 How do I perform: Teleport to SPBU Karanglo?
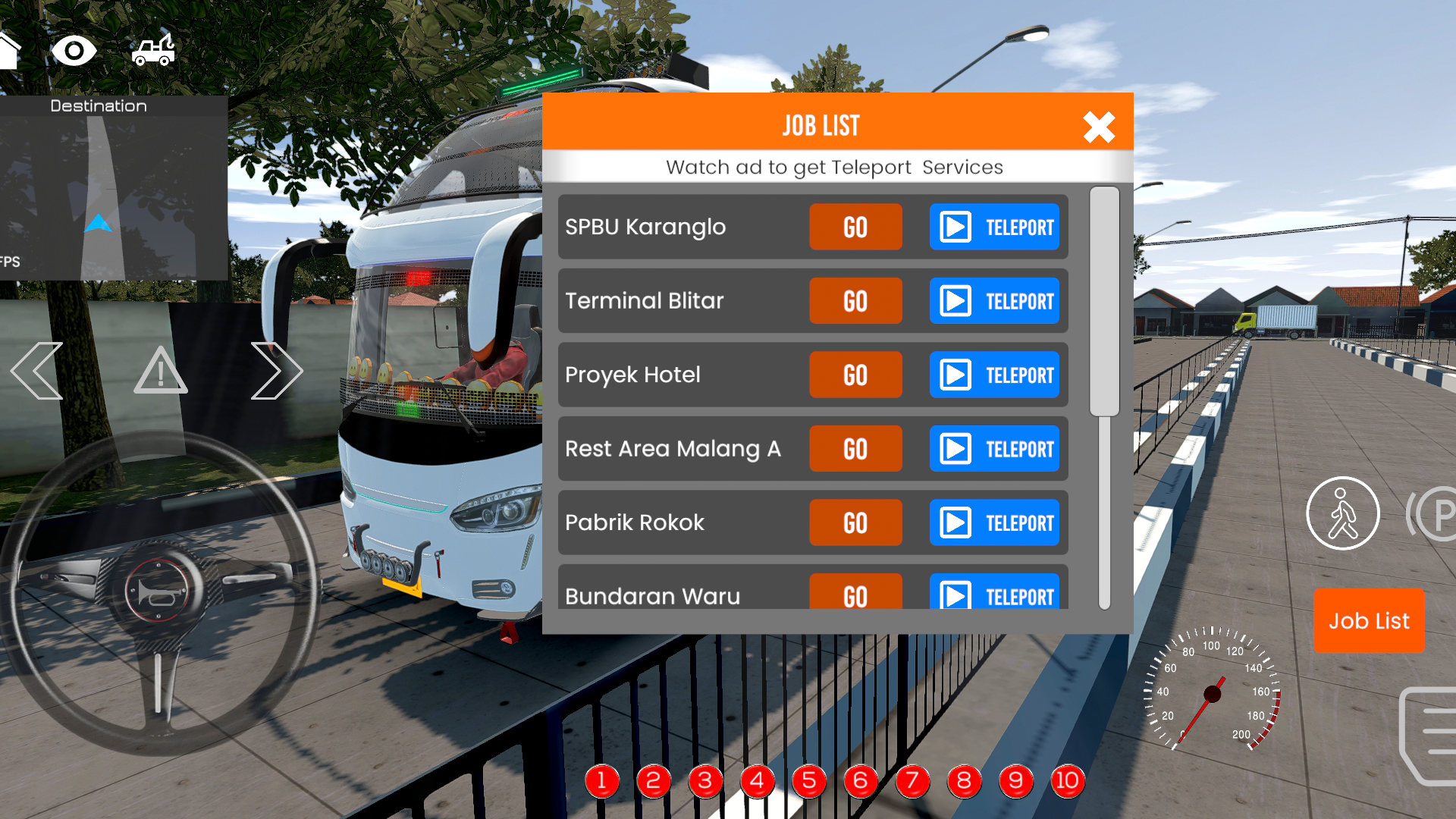coord(994,227)
